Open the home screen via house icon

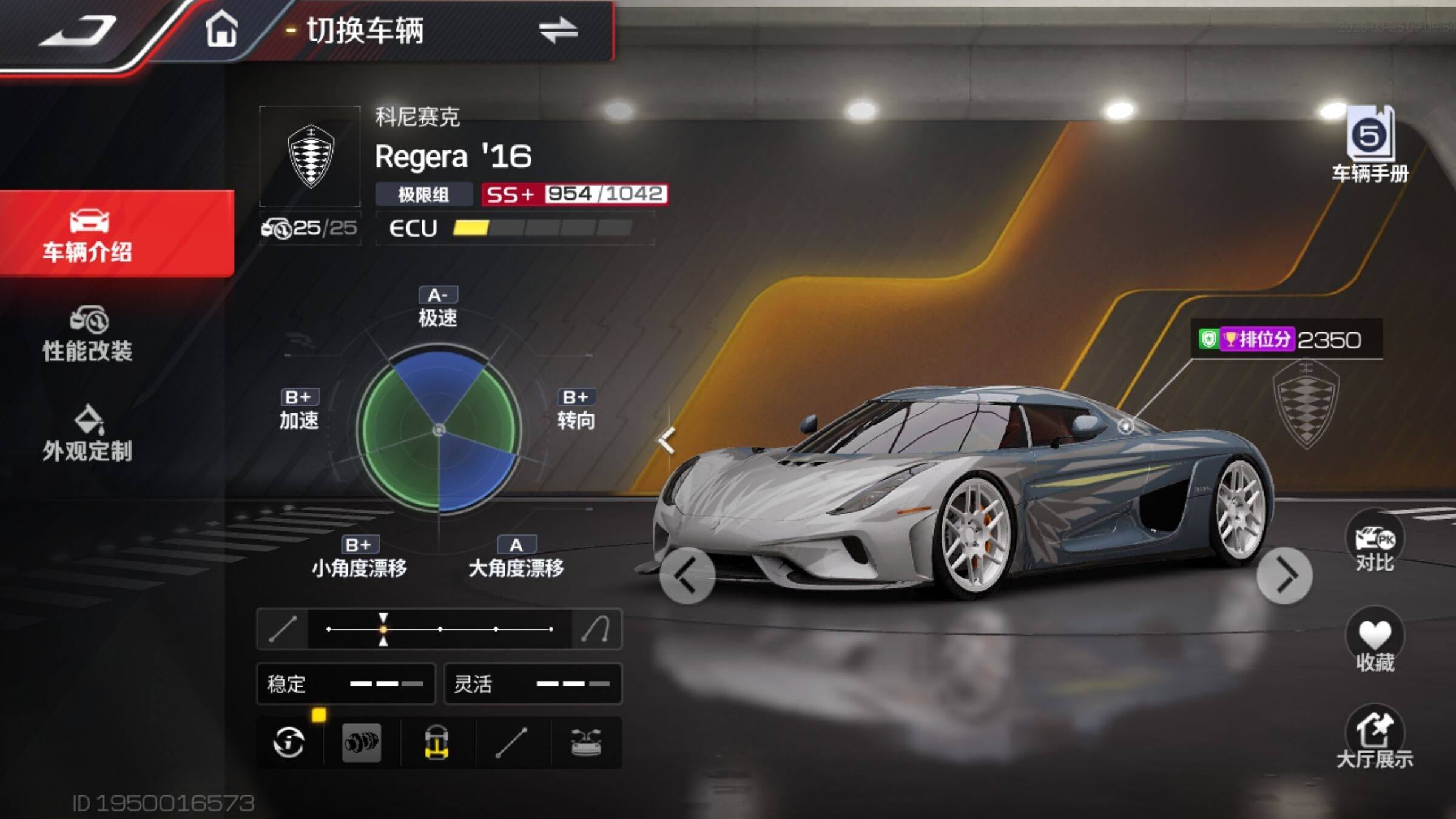pos(221,29)
